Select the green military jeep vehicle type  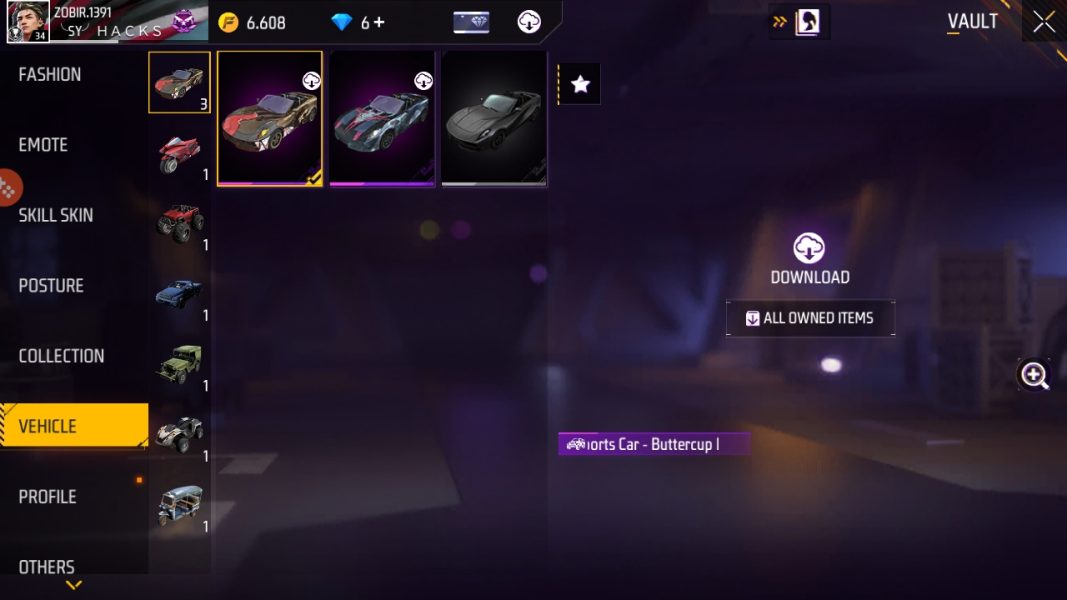coord(180,364)
